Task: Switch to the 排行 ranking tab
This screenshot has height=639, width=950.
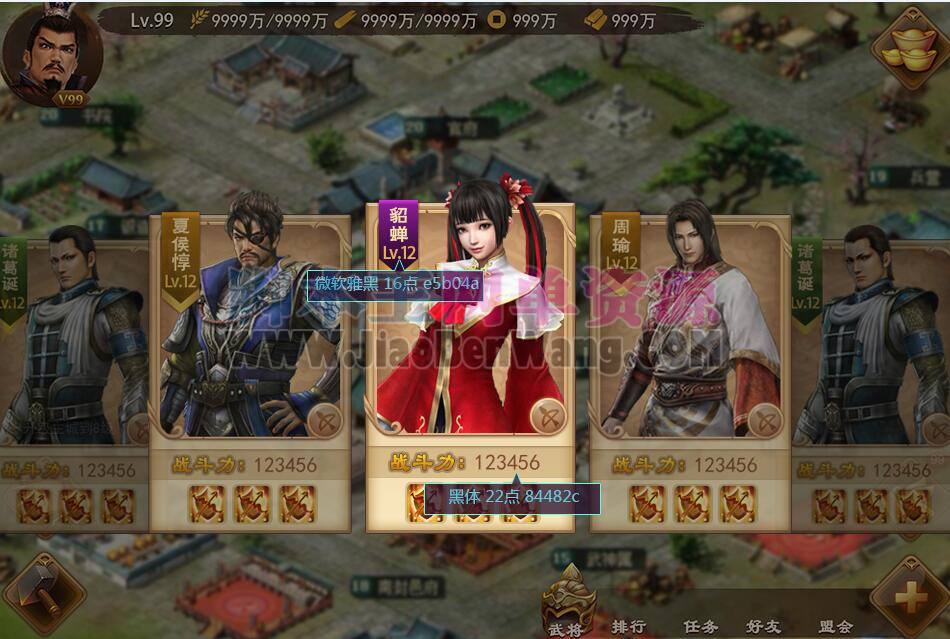Action: pos(628,626)
